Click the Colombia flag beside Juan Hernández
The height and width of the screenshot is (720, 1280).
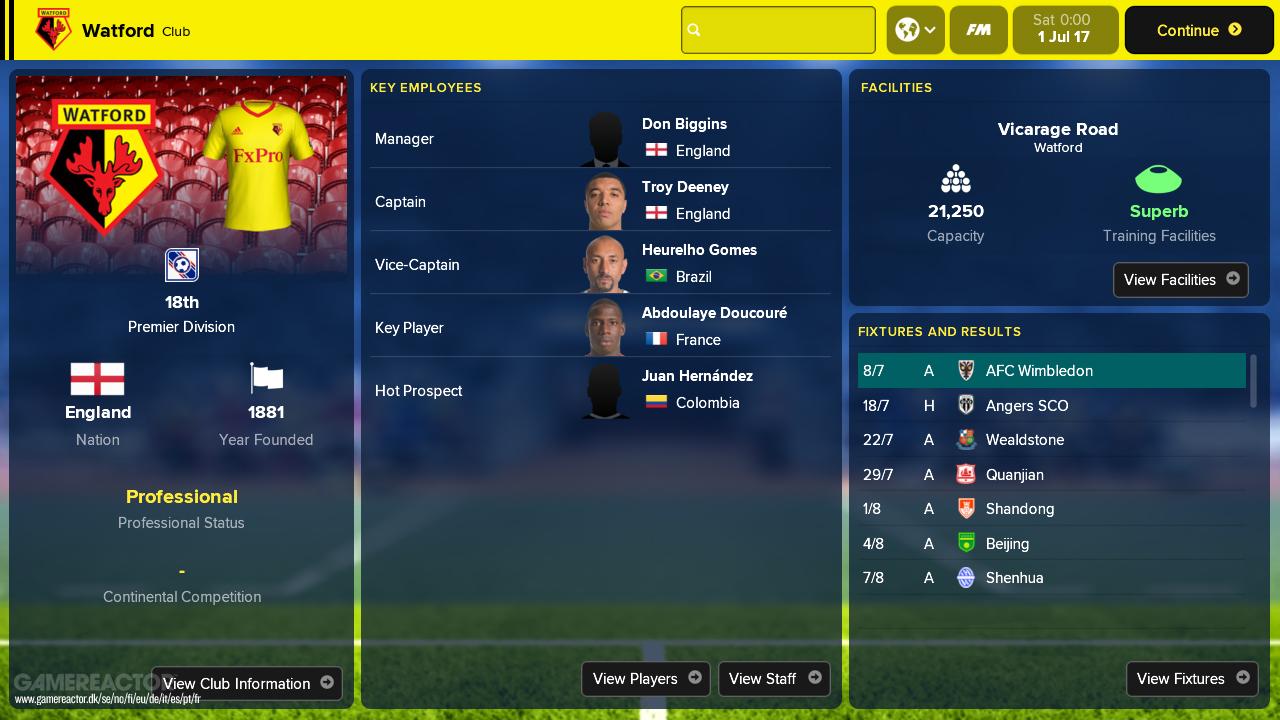pyautogui.click(x=656, y=403)
